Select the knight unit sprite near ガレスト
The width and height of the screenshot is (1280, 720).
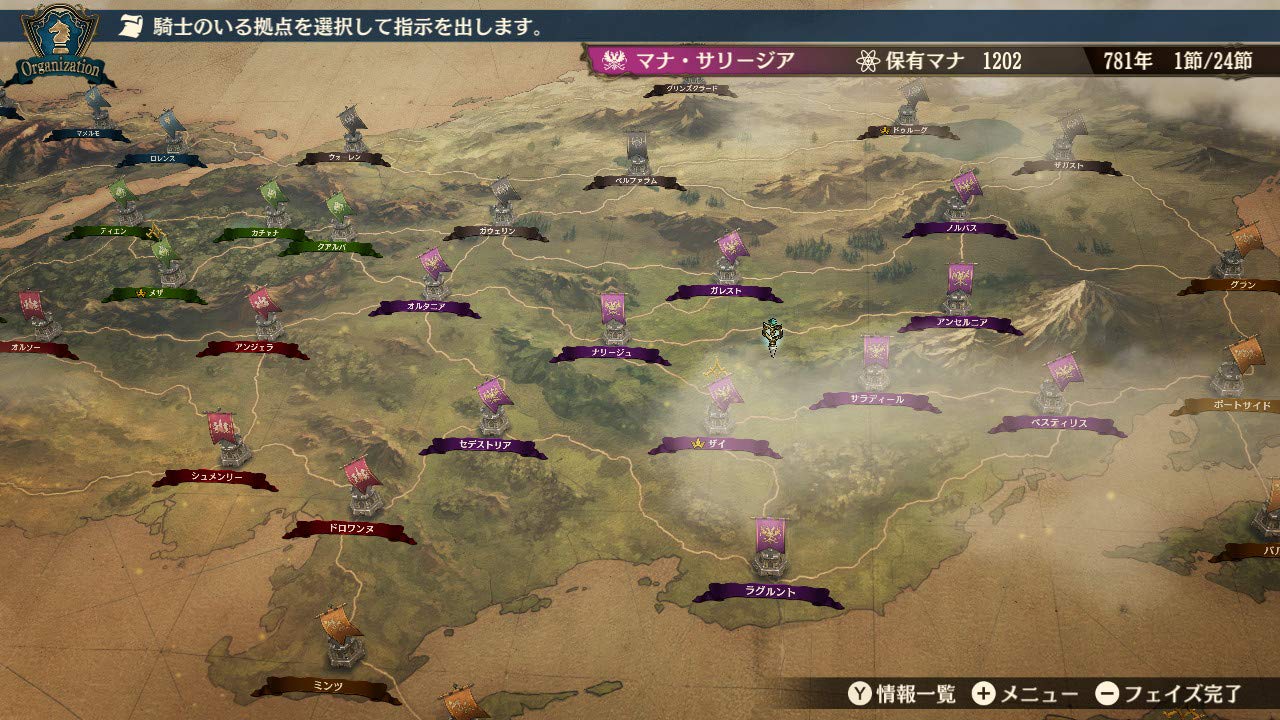772,330
